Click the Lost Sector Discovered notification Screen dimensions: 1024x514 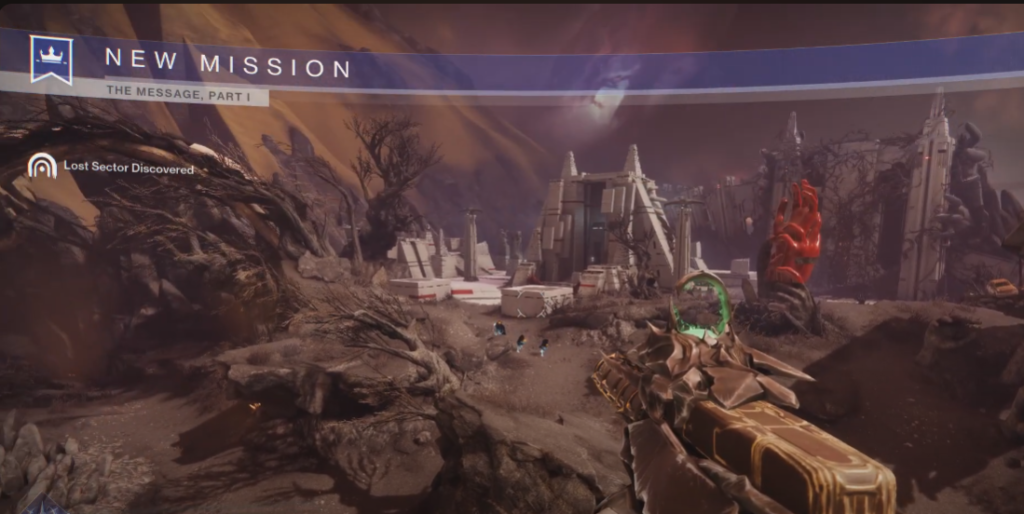point(129,169)
